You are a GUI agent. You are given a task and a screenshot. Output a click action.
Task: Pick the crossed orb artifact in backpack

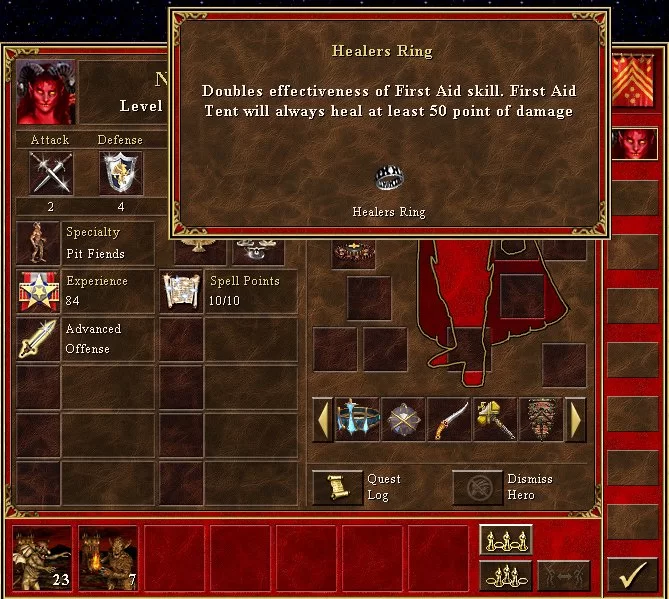point(404,420)
